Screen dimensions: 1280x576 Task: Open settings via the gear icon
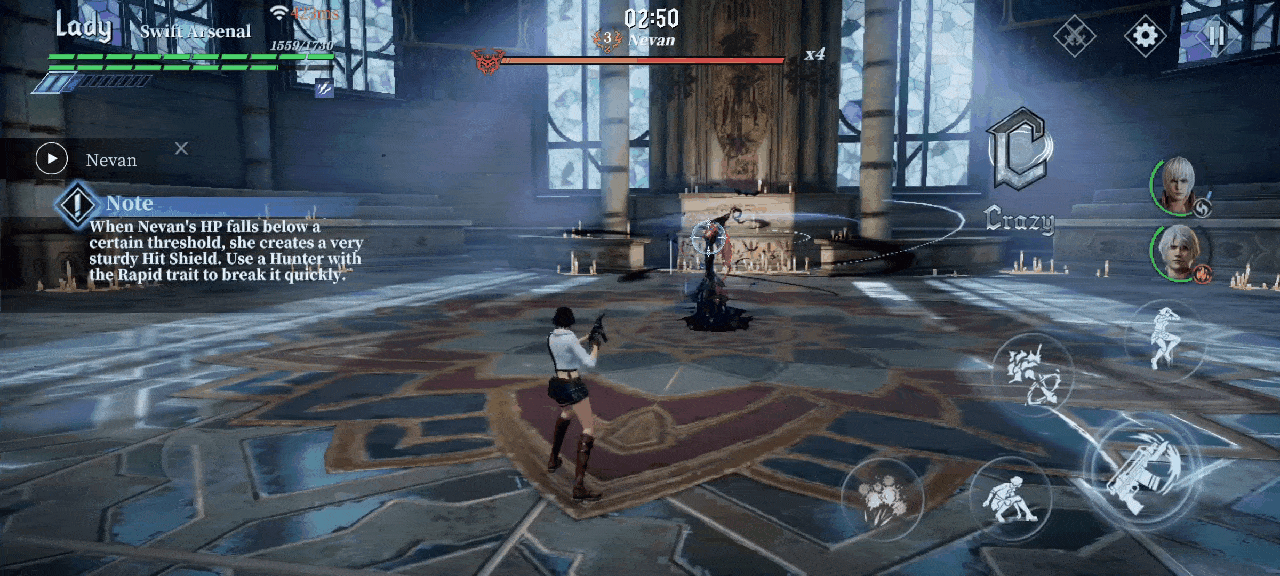[x=1145, y=36]
